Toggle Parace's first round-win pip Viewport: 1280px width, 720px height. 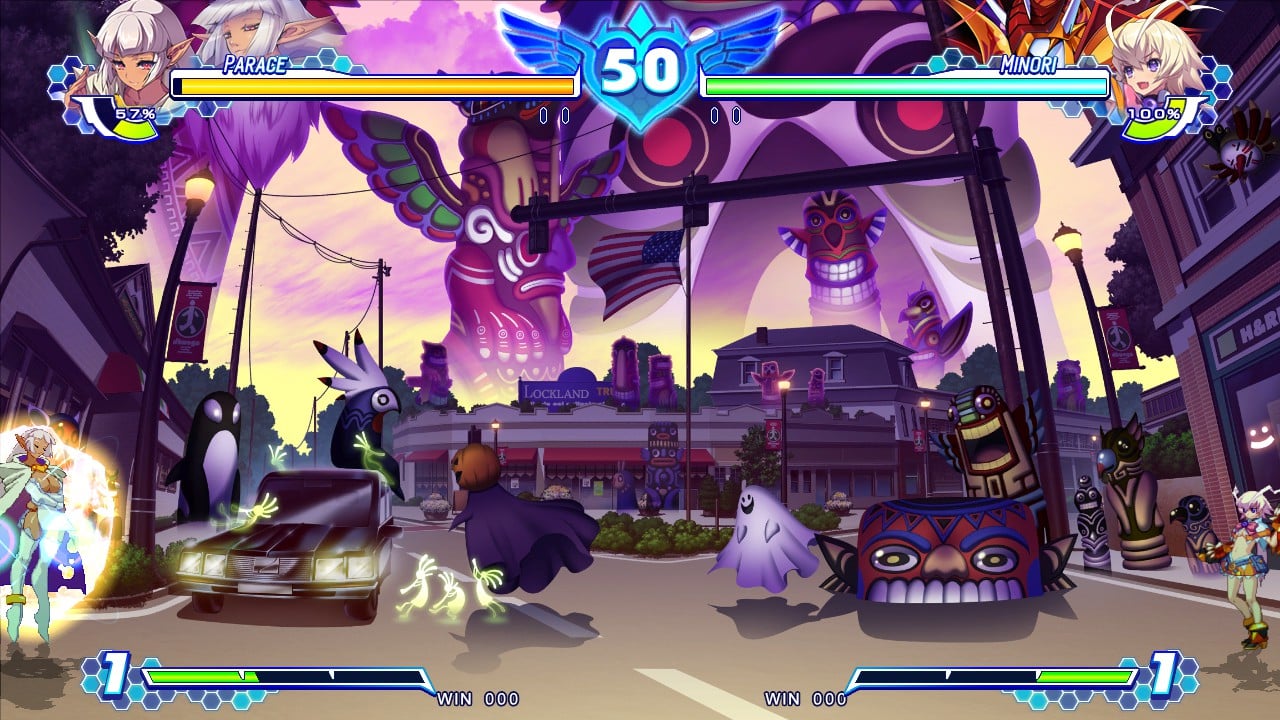(543, 115)
